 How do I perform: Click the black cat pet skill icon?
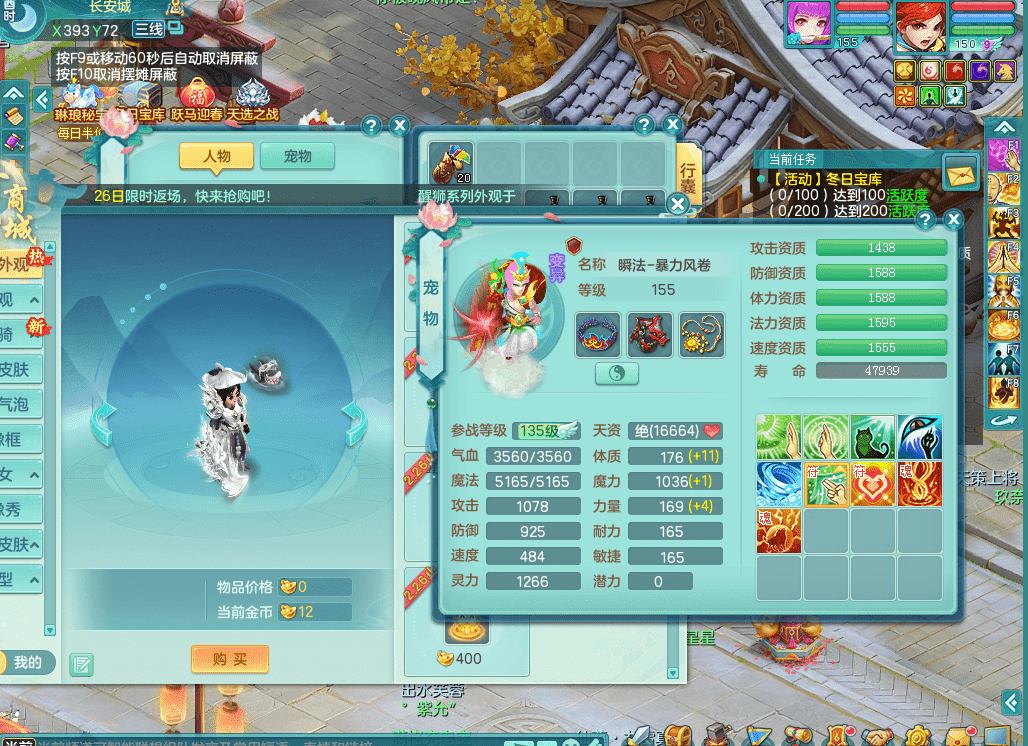(x=872, y=437)
